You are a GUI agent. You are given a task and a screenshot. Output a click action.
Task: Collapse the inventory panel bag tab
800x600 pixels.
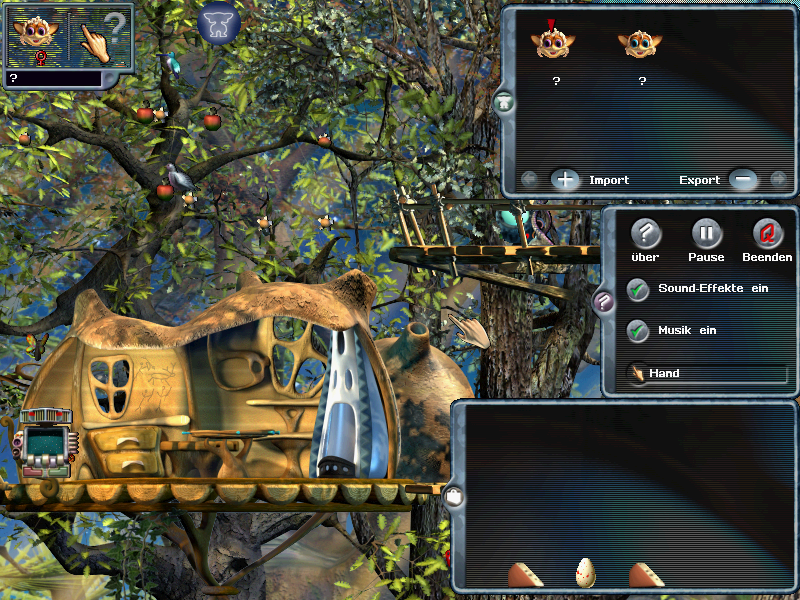click(455, 496)
